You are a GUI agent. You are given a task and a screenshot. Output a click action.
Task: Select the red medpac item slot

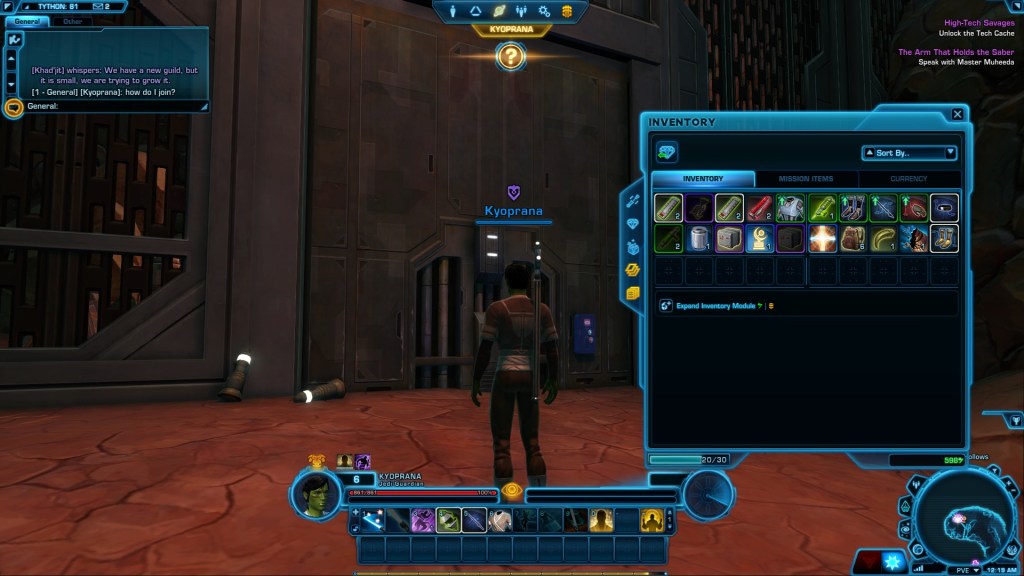pyautogui.click(x=759, y=207)
